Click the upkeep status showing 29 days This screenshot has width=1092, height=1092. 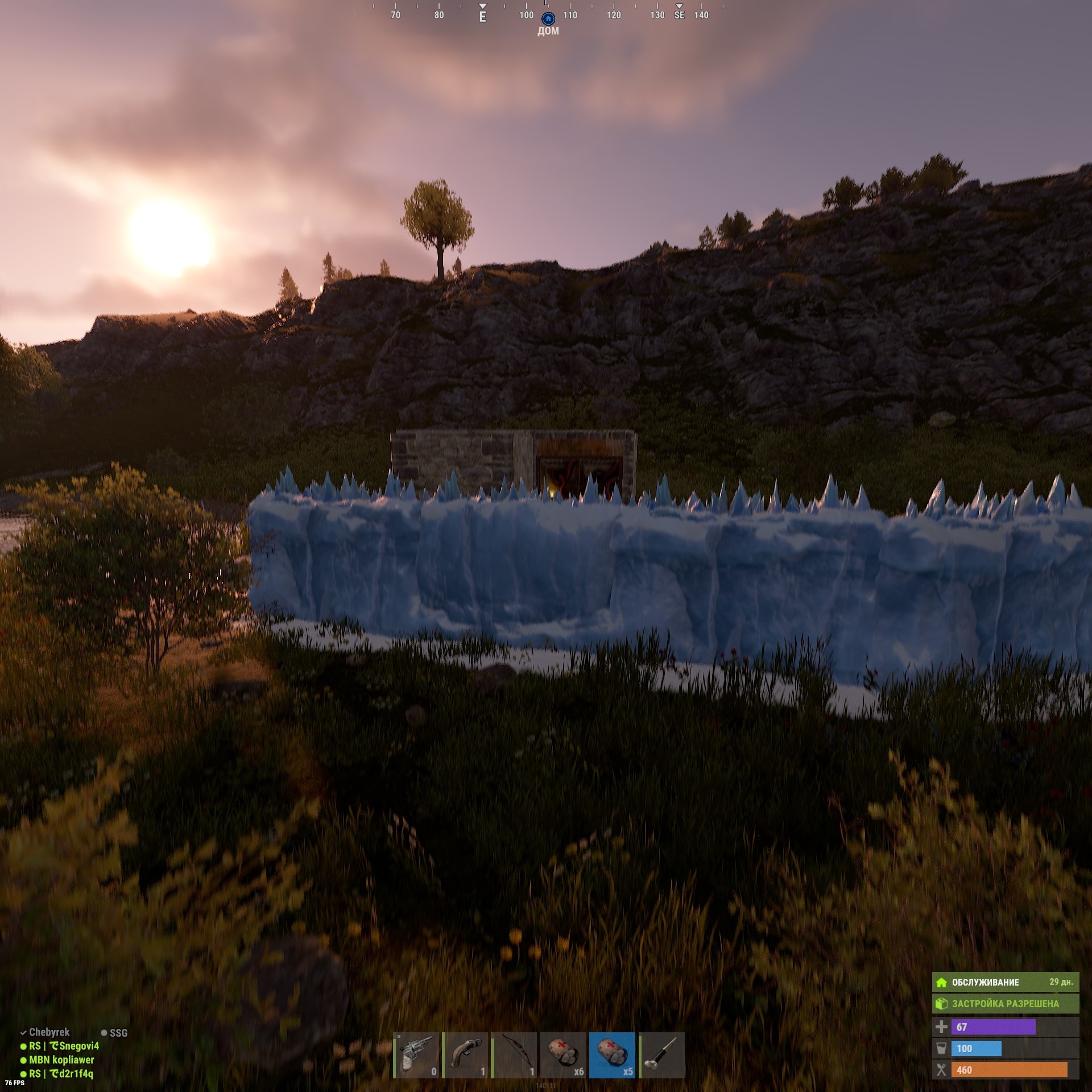pos(1005,982)
